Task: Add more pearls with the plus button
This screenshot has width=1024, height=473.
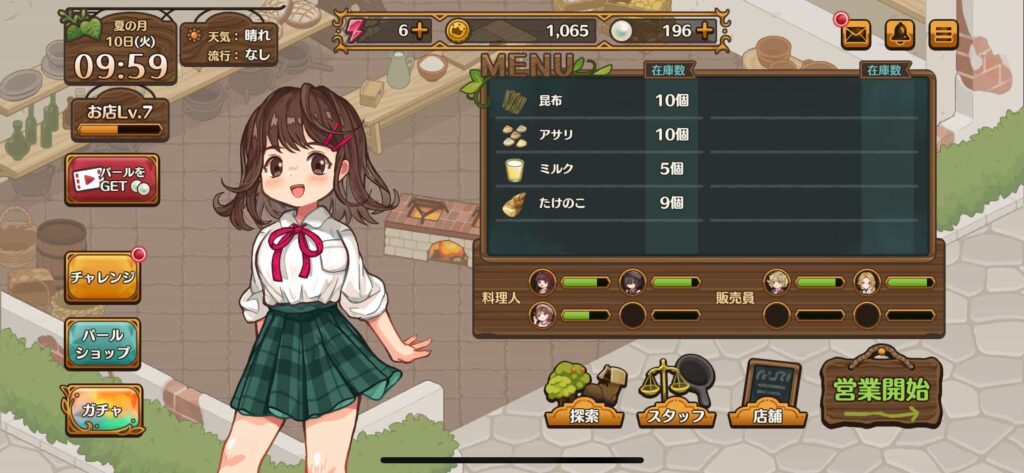Action: (705, 30)
